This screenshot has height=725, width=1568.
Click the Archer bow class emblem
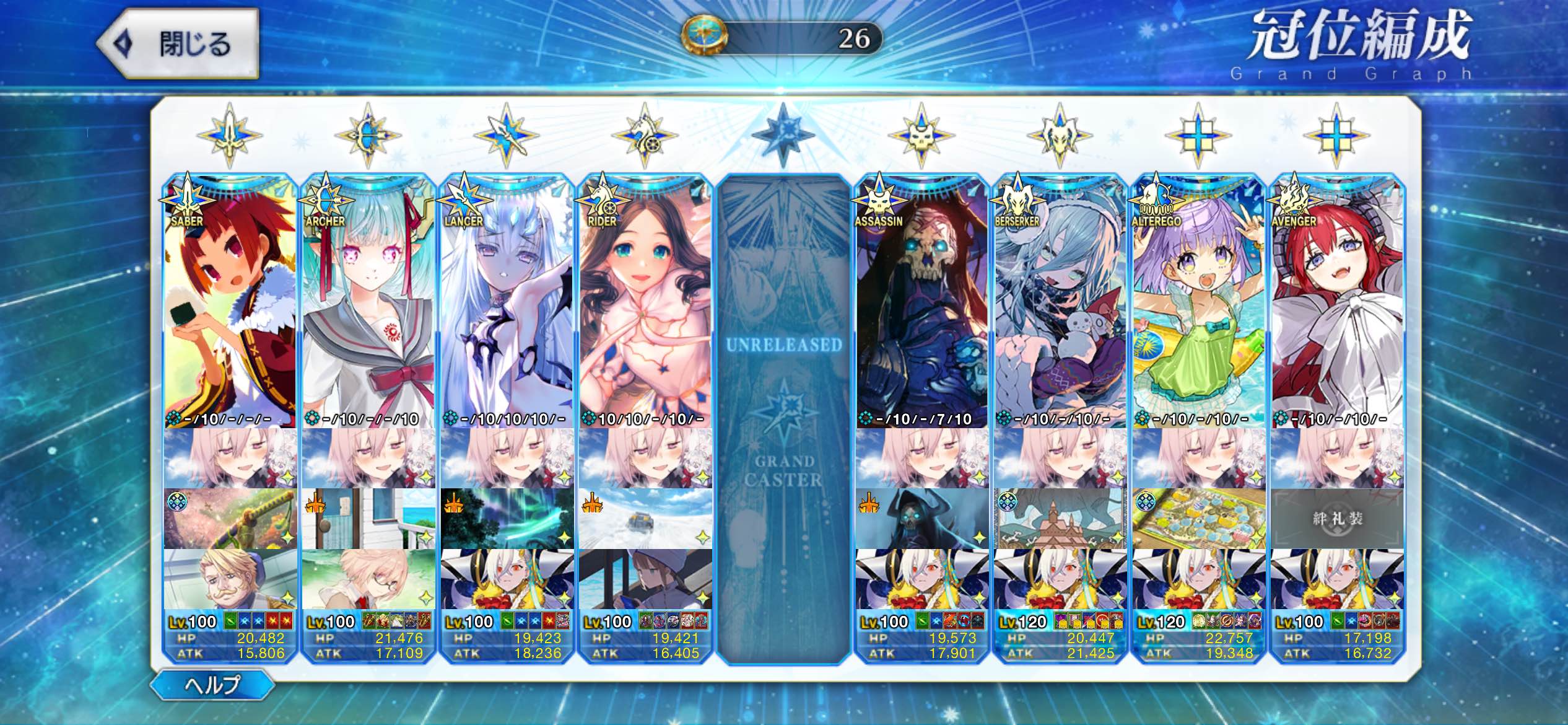(x=368, y=135)
